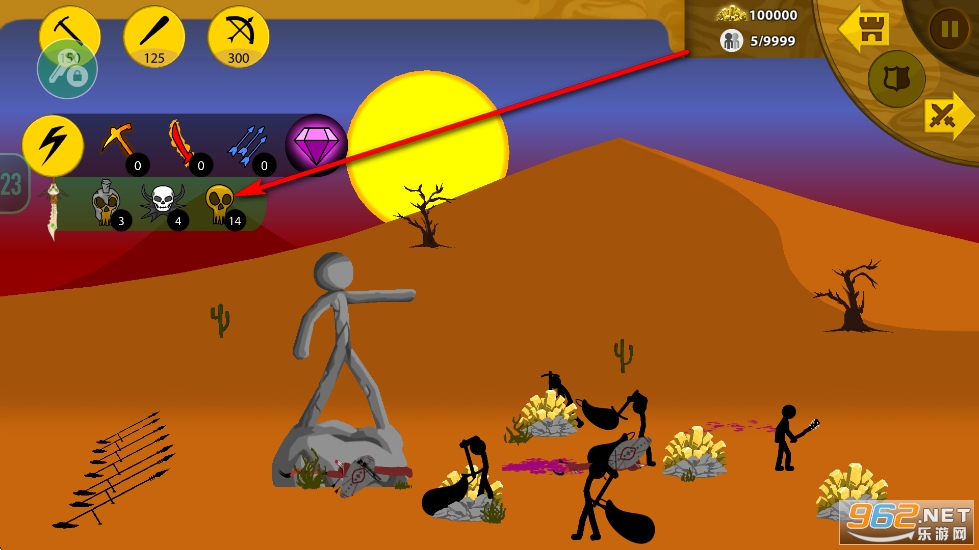Order army to garrison in the castle

tap(864, 32)
